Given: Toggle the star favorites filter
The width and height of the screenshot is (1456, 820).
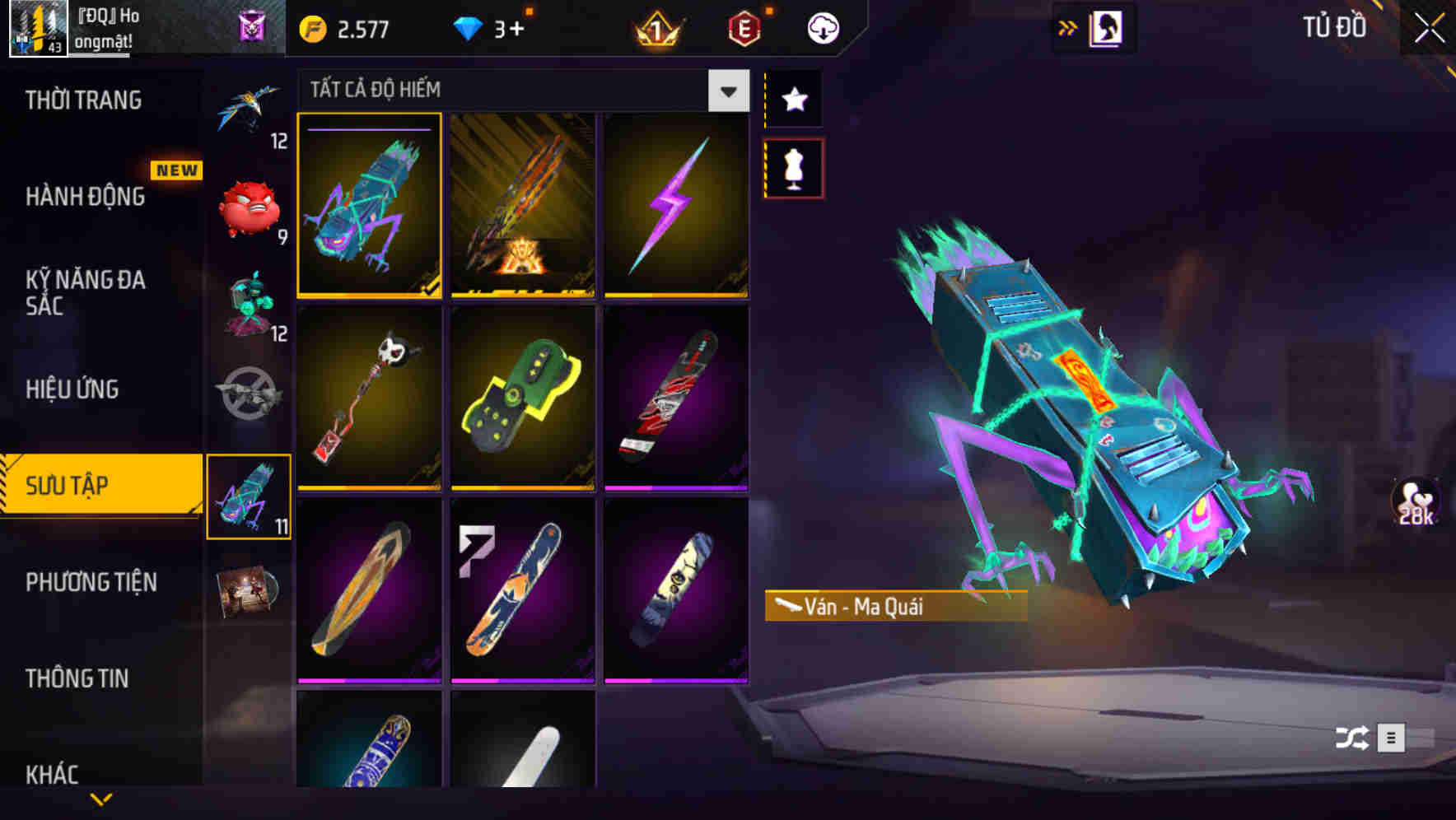Looking at the screenshot, I should pos(793,100).
